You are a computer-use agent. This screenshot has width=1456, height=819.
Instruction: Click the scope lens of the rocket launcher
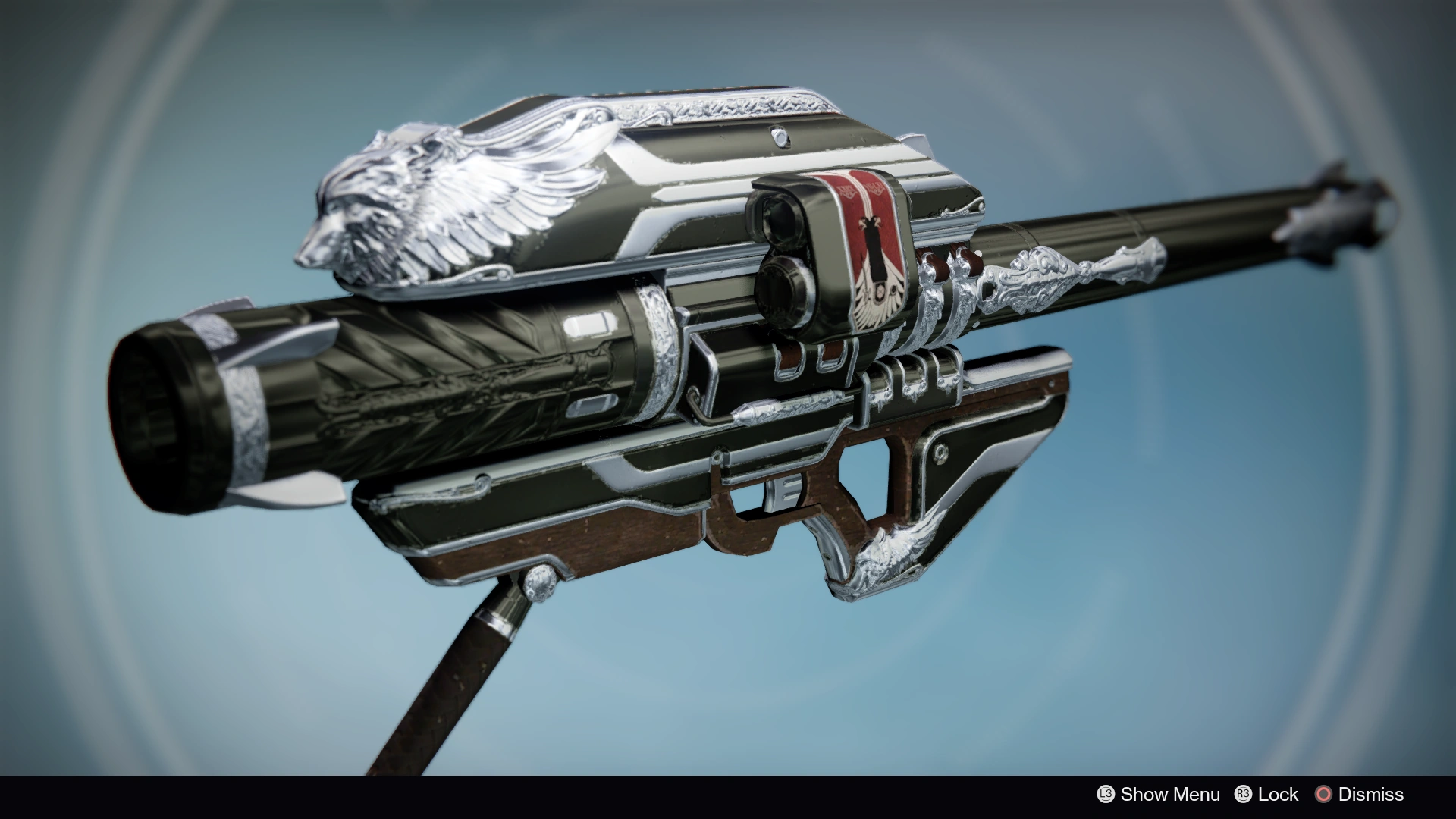coord(781,220)
